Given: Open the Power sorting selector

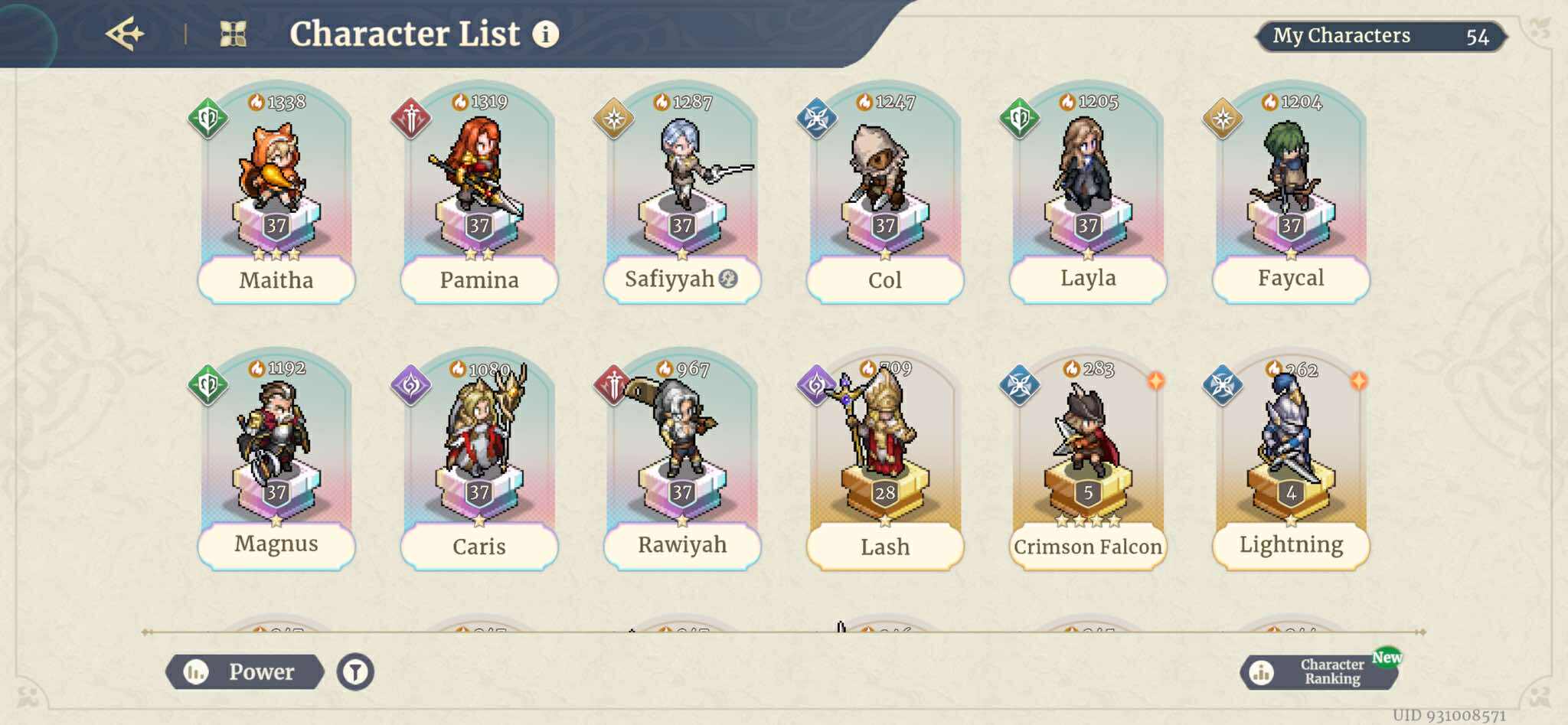Looking at the screenshot, I should click(x=260, y=671).
